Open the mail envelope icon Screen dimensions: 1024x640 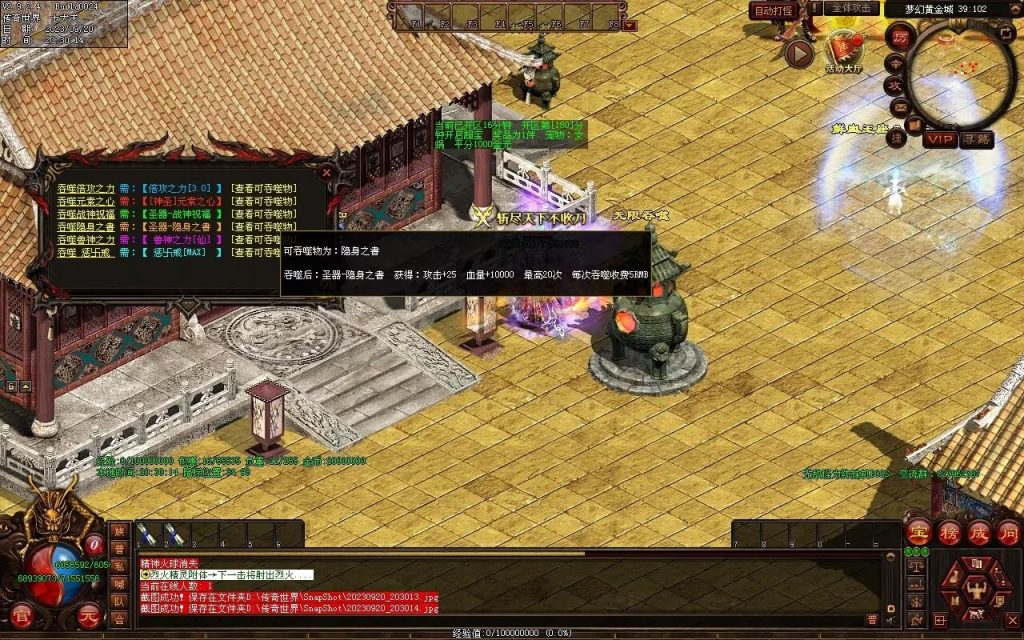click(x=899, y=105)
